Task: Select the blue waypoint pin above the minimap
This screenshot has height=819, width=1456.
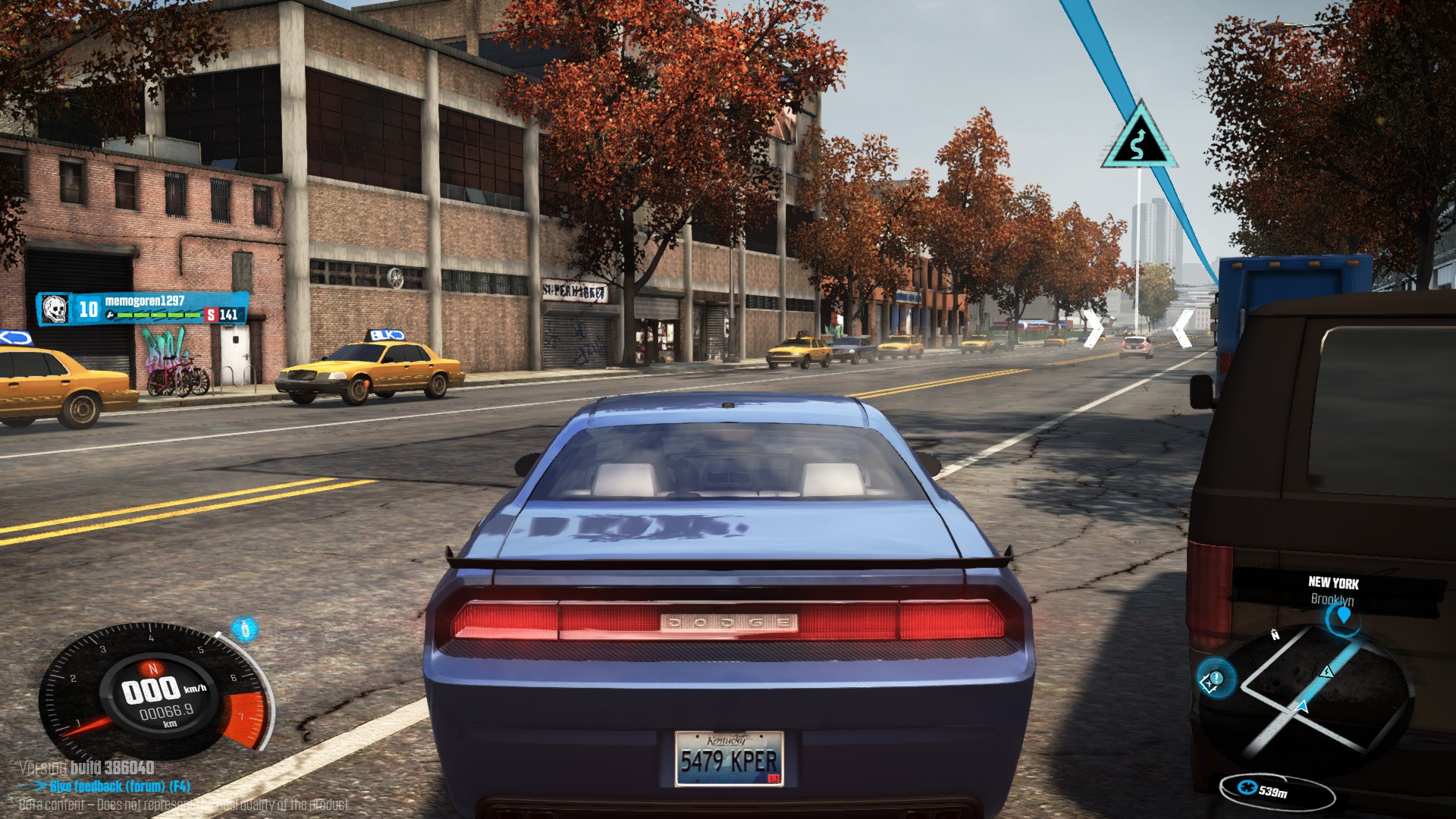Action: pos(1344,615)
